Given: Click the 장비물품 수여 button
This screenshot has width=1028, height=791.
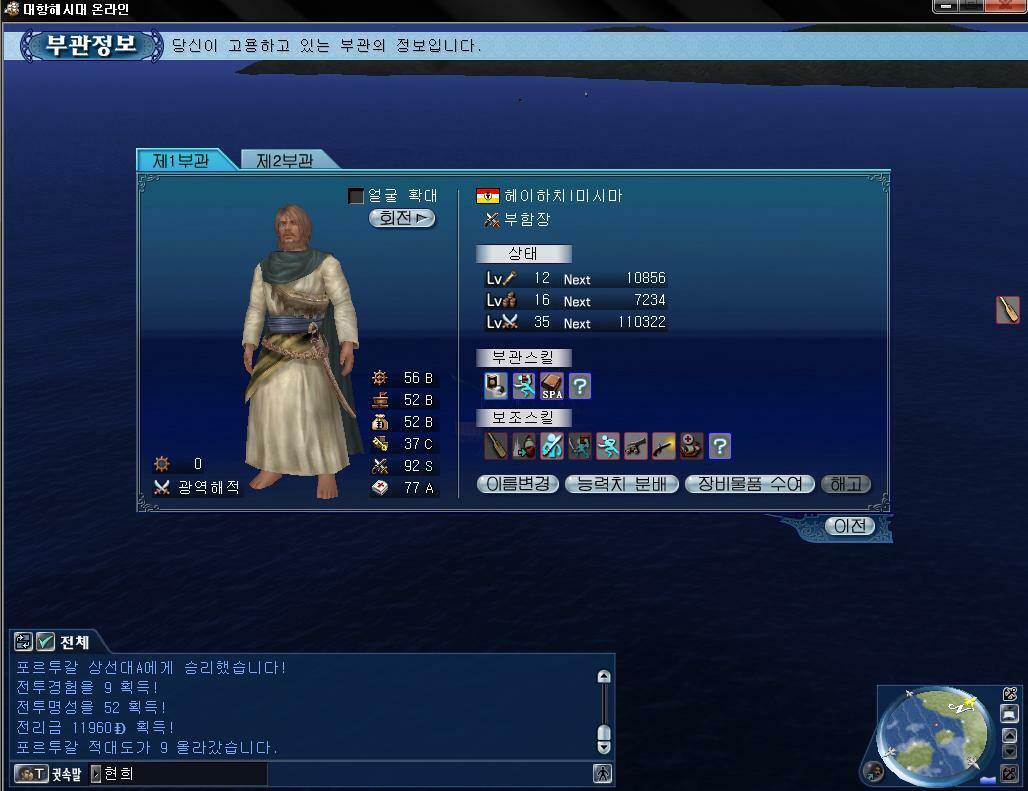Looking at the screenshot, I should point(750,484).
